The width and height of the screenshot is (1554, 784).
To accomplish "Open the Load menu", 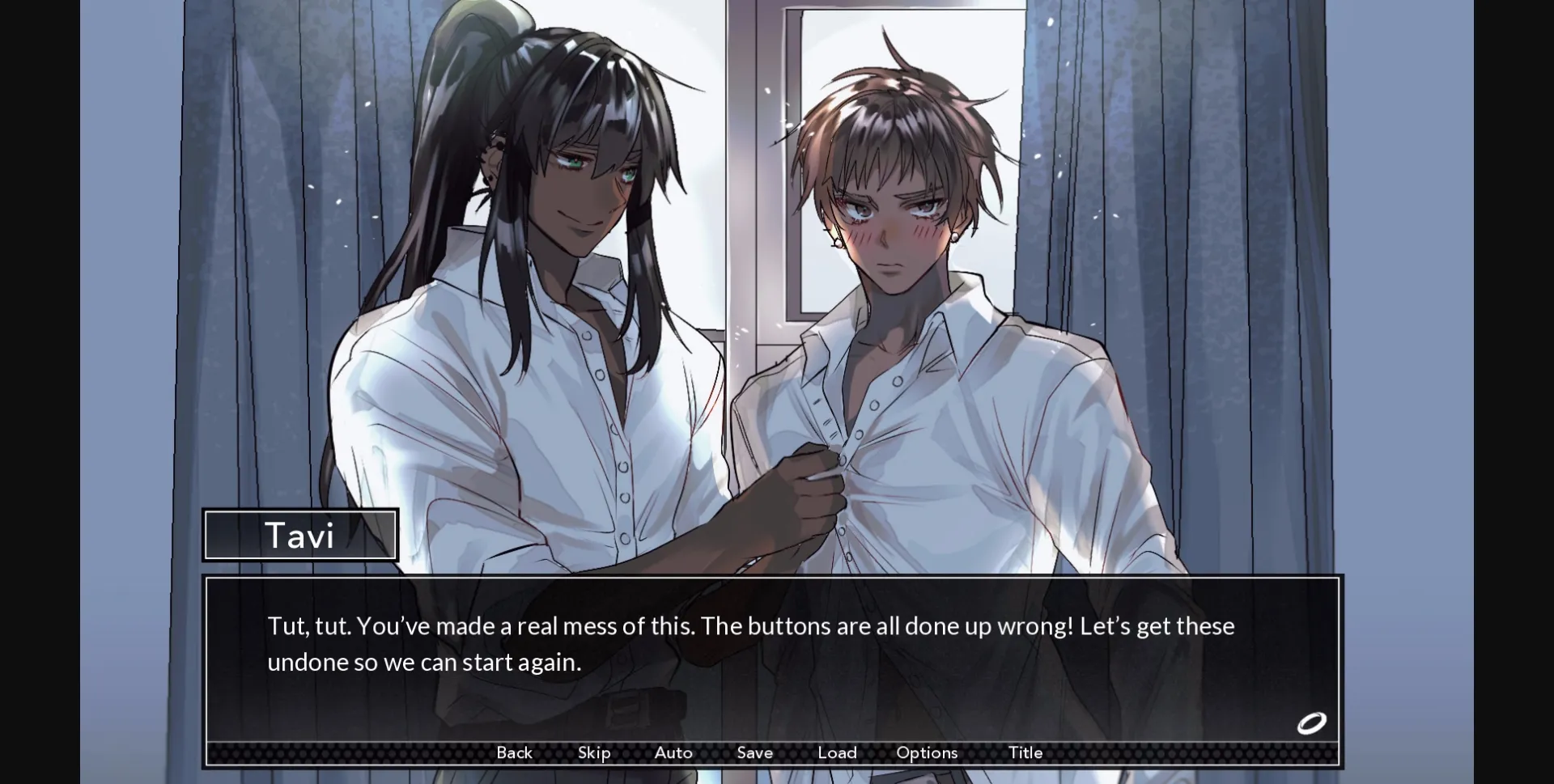I will point(838,752).
